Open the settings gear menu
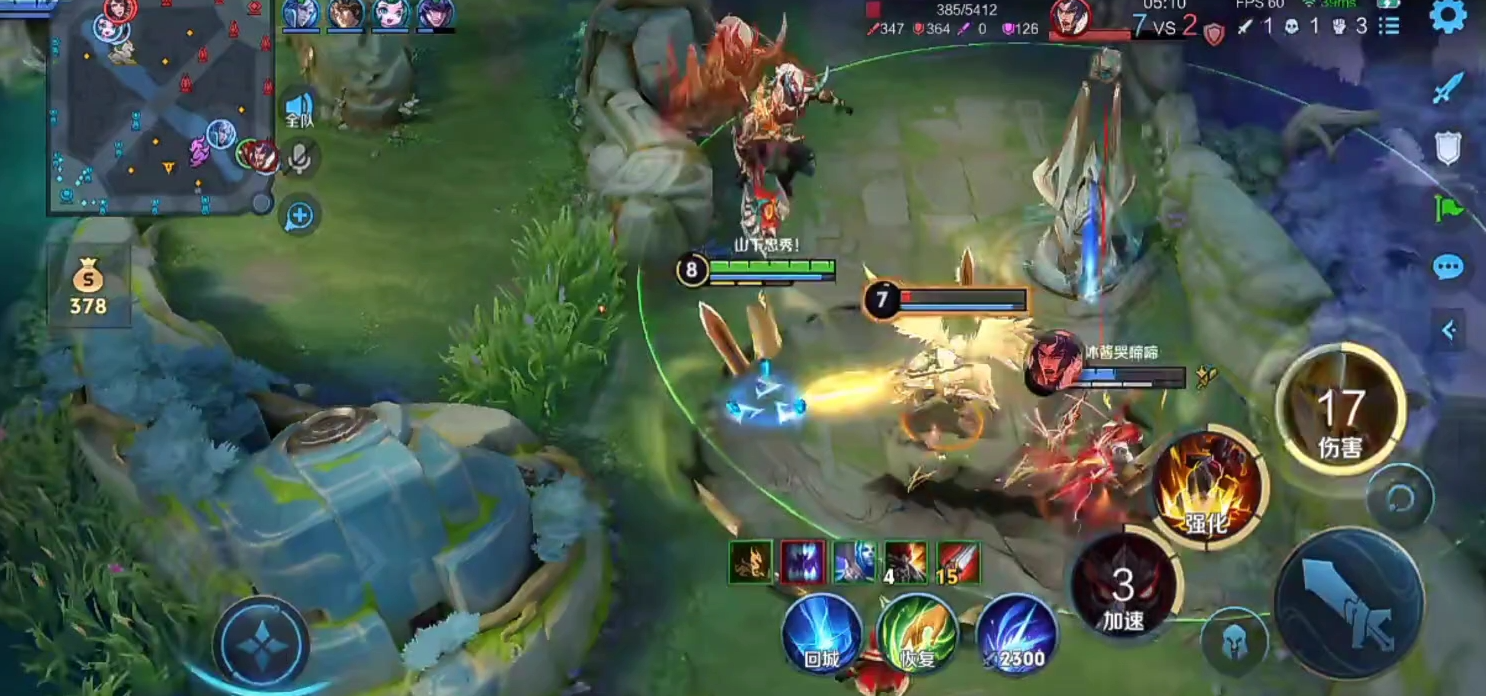The image size is (1486, 696). [x=1448, y=17]
